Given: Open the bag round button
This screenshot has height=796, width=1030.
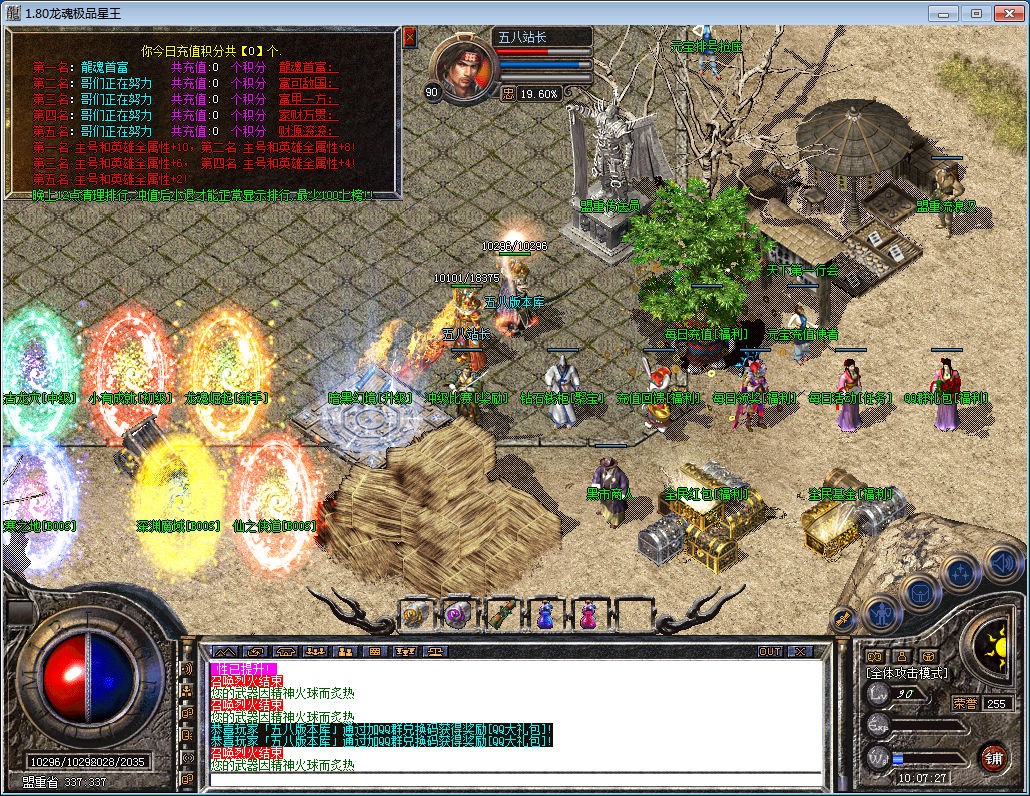Looking at the screenshot, I should pyautogui.click(x=919, y=592).
